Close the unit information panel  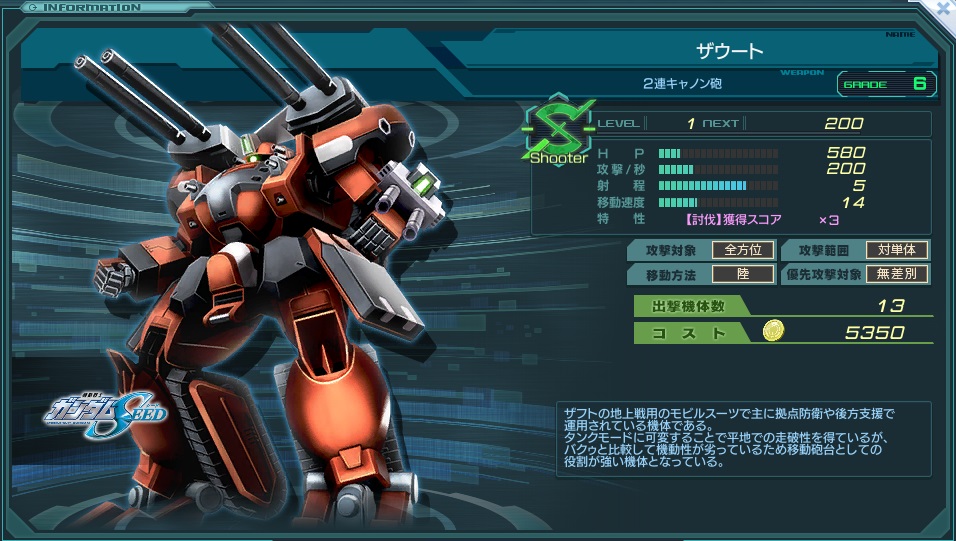[943, 8]
